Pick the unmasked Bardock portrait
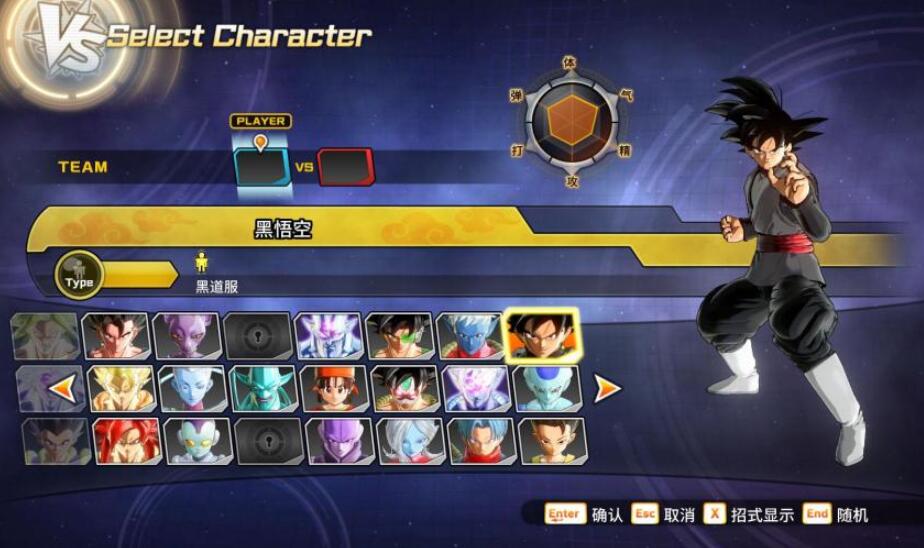The image size is (924, 548). pos(400,336)
